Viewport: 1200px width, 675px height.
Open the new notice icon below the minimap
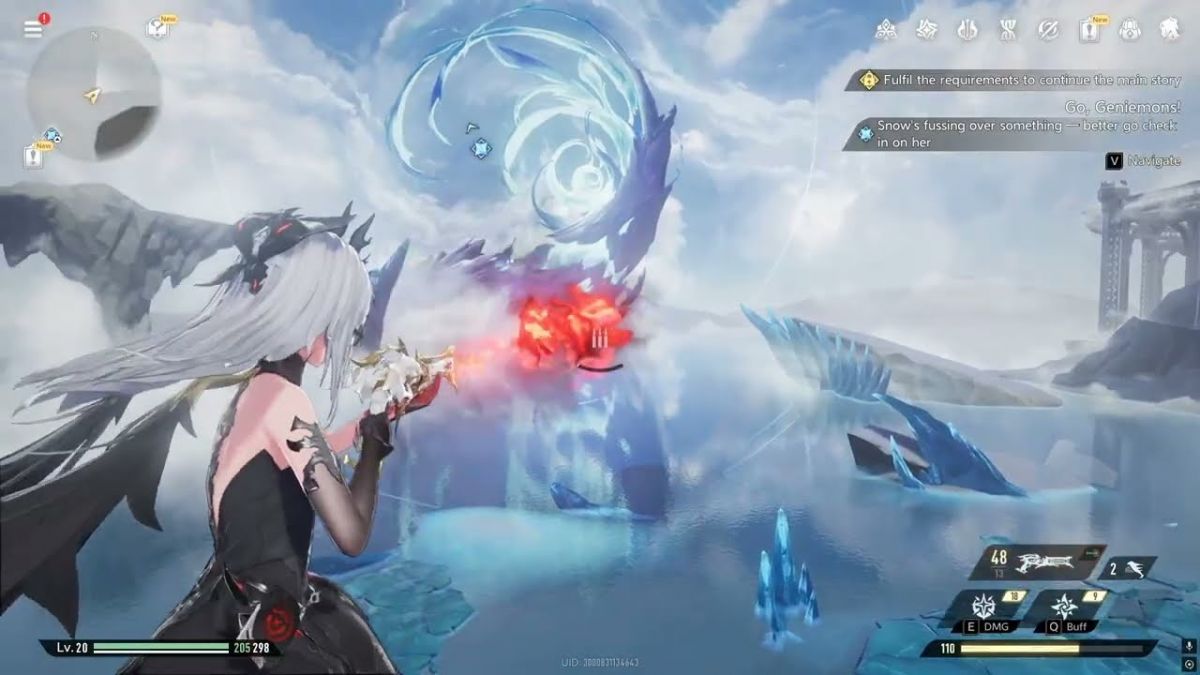(x=34, y=155)
